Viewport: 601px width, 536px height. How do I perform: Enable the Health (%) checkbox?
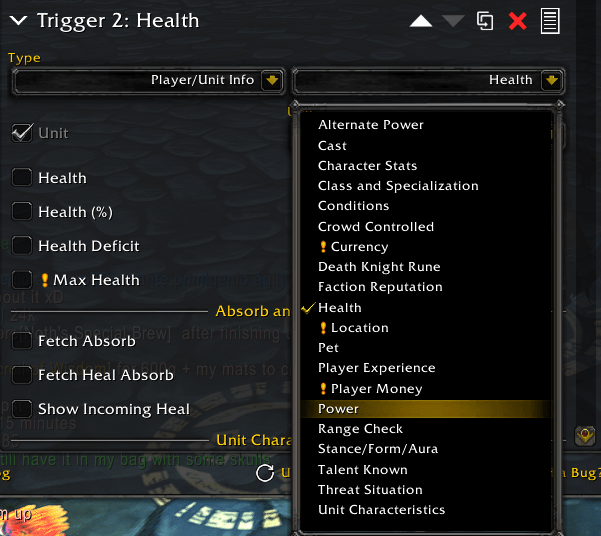(21, 212)
